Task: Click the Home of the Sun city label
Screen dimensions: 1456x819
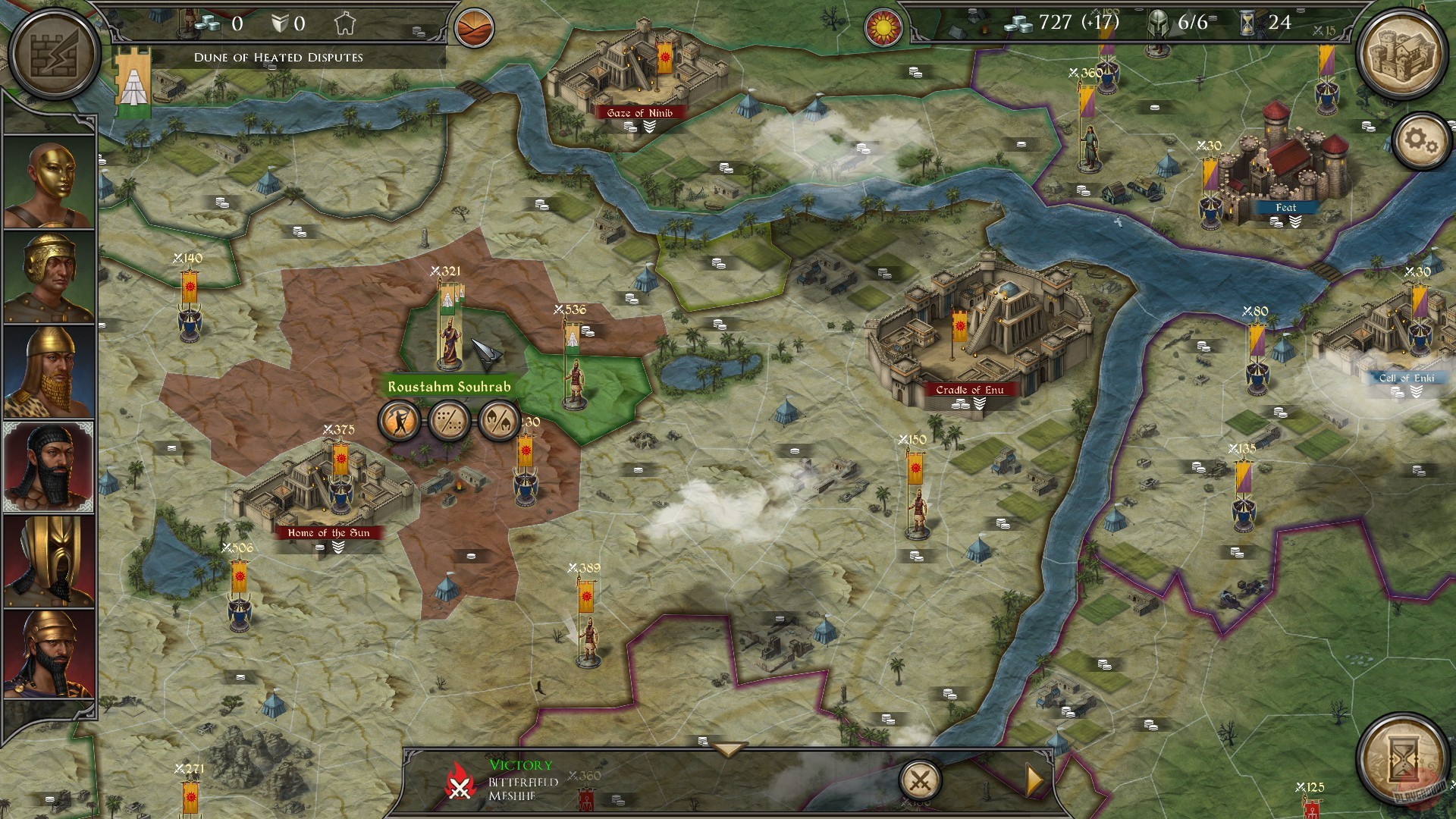Action: 328,533
